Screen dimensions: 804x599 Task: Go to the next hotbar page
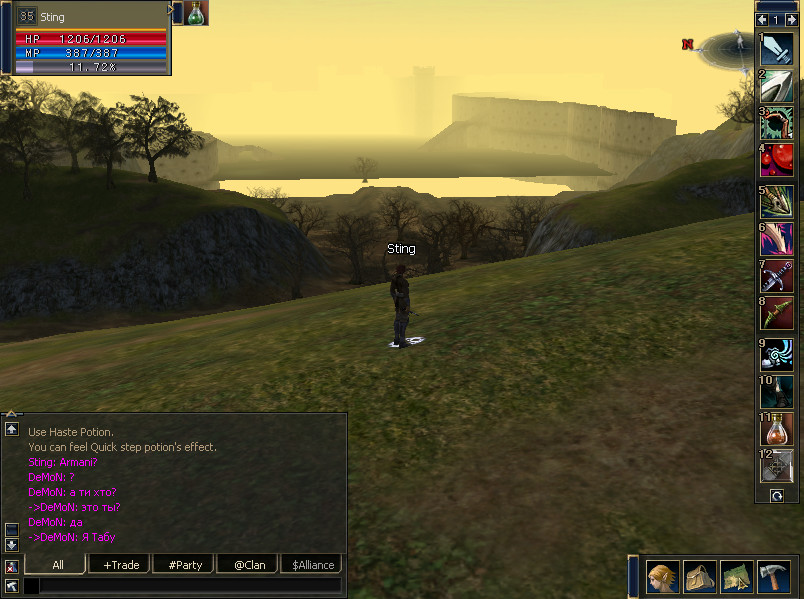pos(790,19)
